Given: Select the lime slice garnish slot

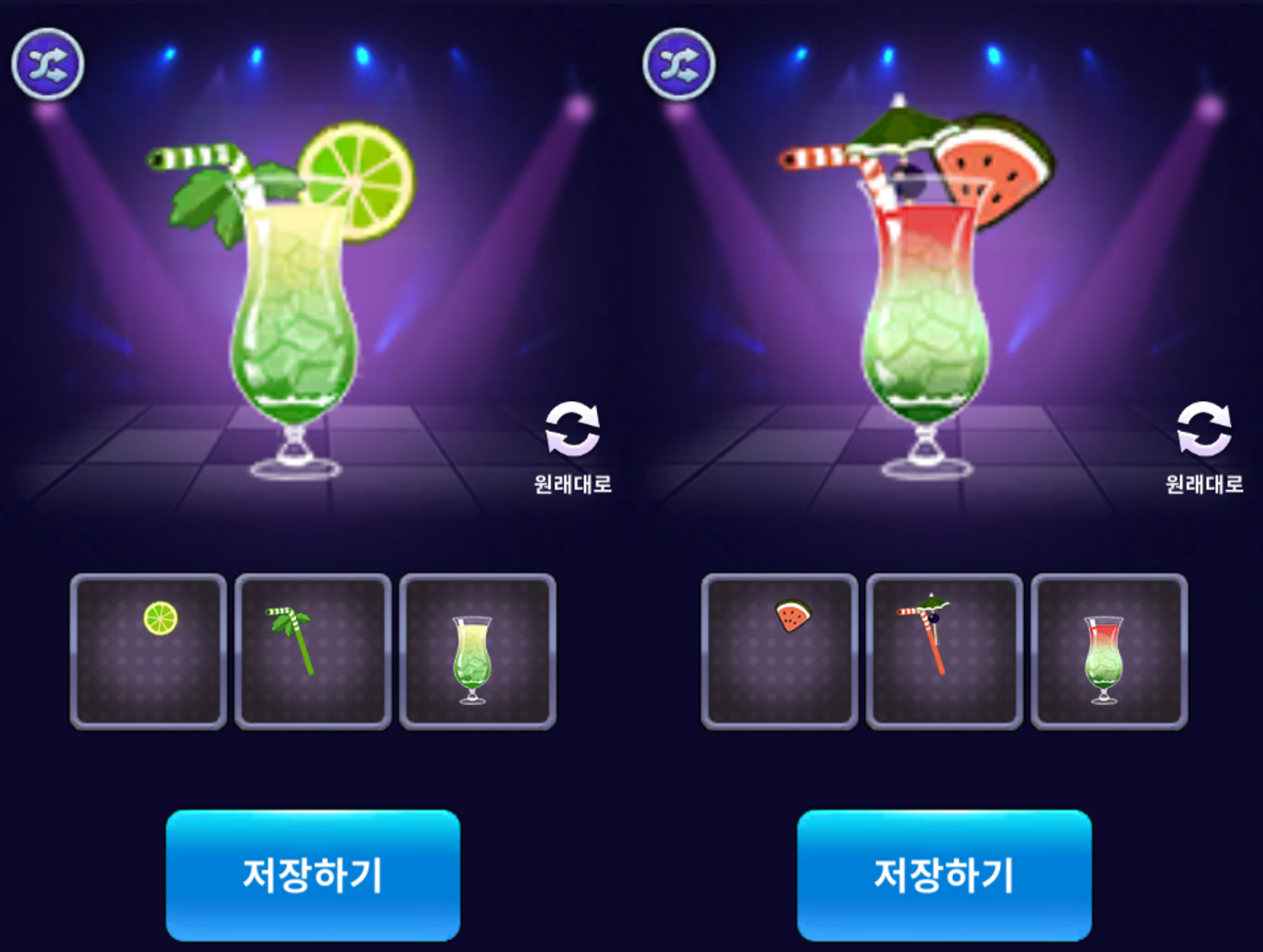Looking at the screenshot, I should [x=148, y=651].
